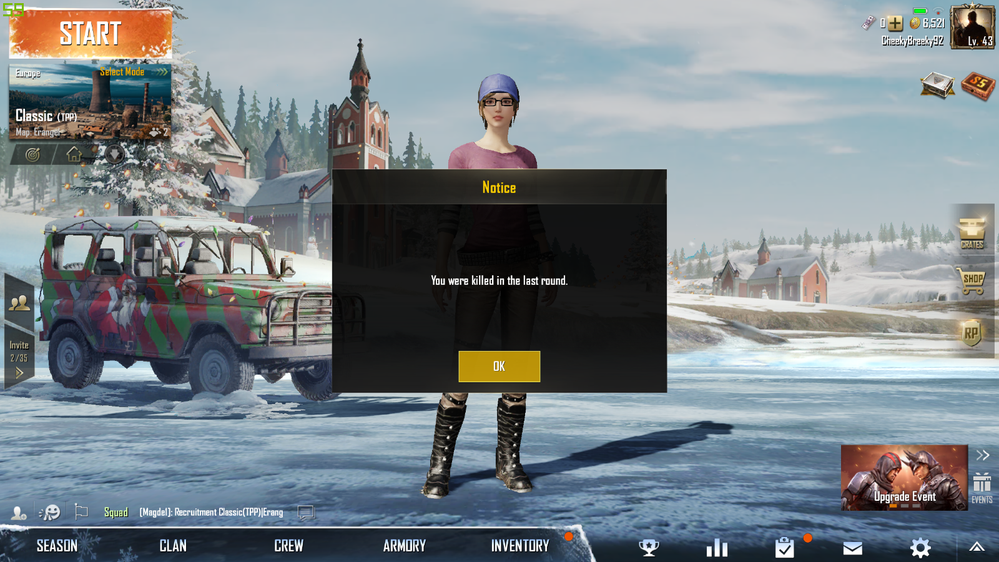View the Upgrade Event banner
Viewport: 999px width, 562px height.
904,477
